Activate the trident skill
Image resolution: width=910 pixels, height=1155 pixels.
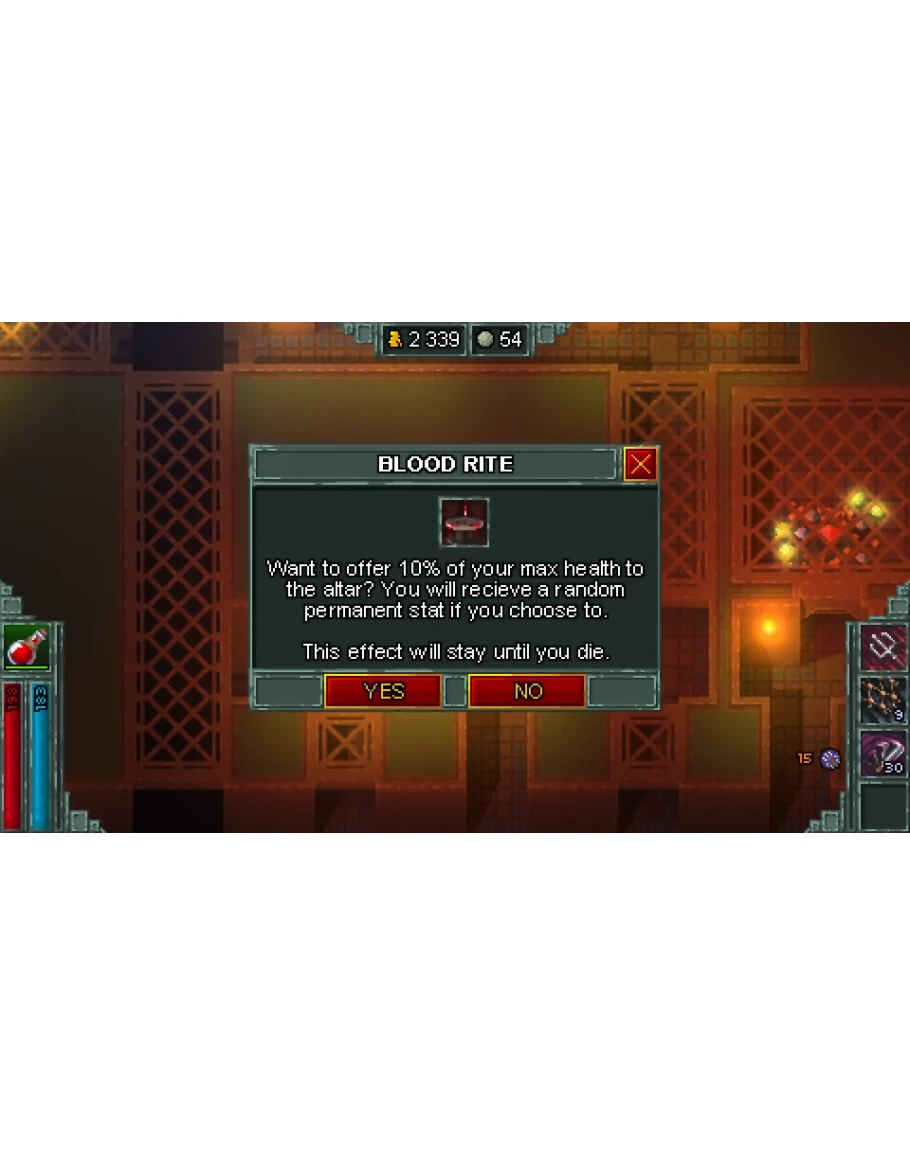coord(883,648)
